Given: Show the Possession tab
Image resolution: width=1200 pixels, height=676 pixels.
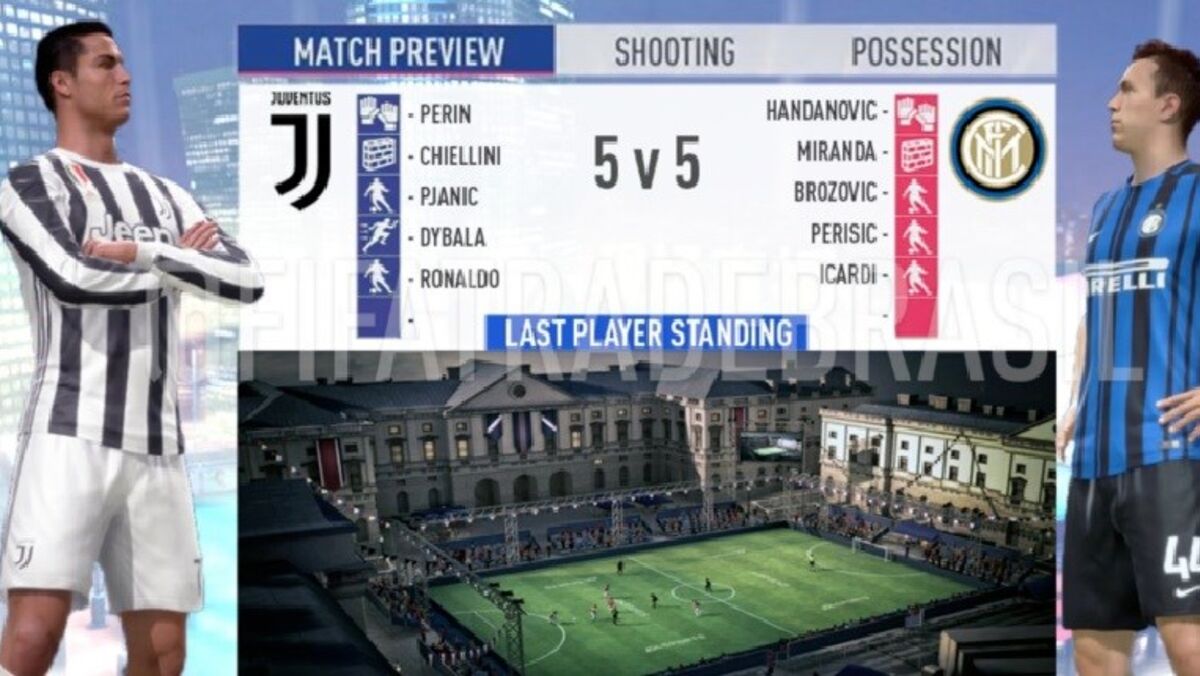Looking at the screenshot, I should (926, 51).
